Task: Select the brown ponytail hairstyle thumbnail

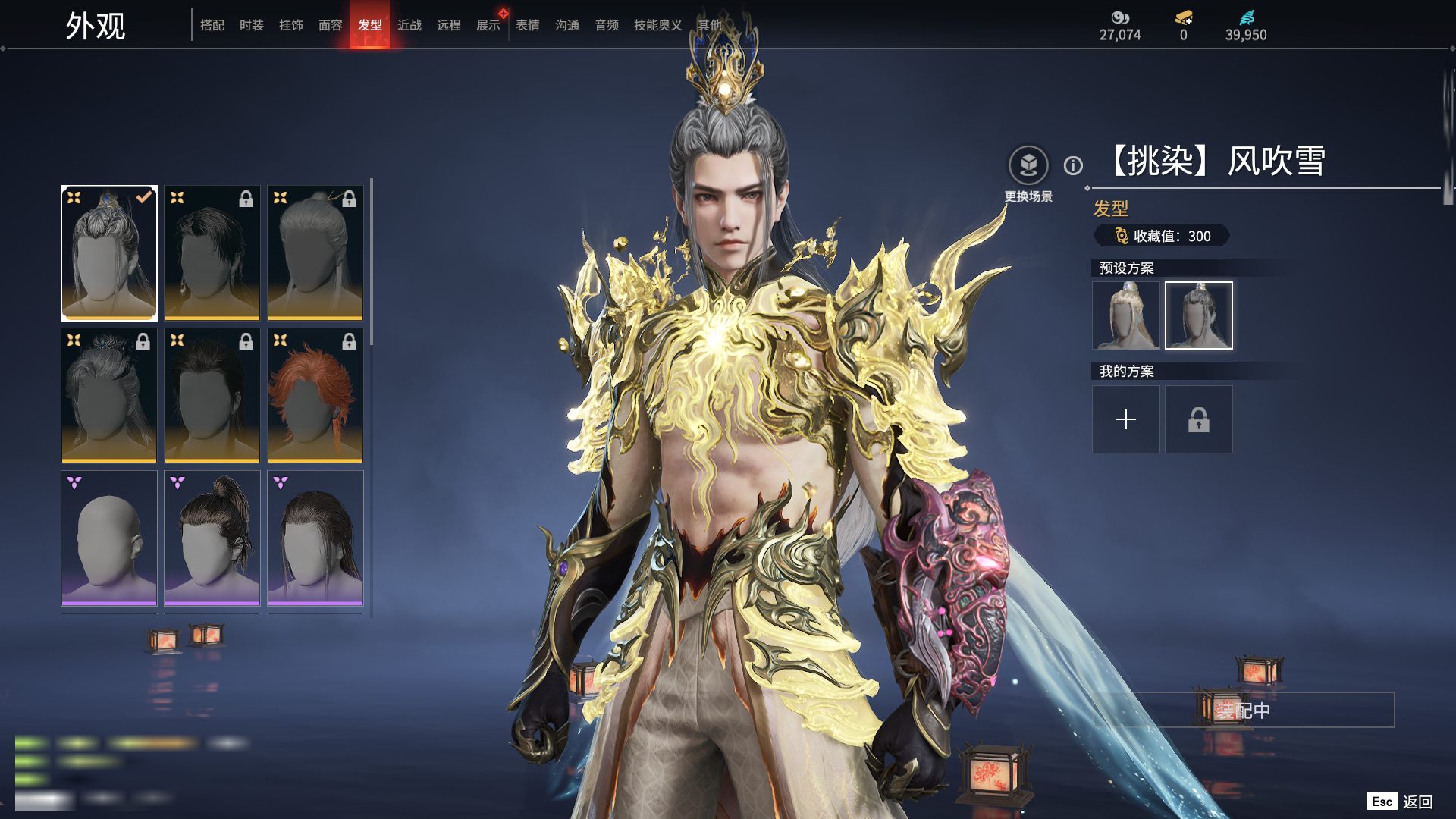Action: [212, 538]
